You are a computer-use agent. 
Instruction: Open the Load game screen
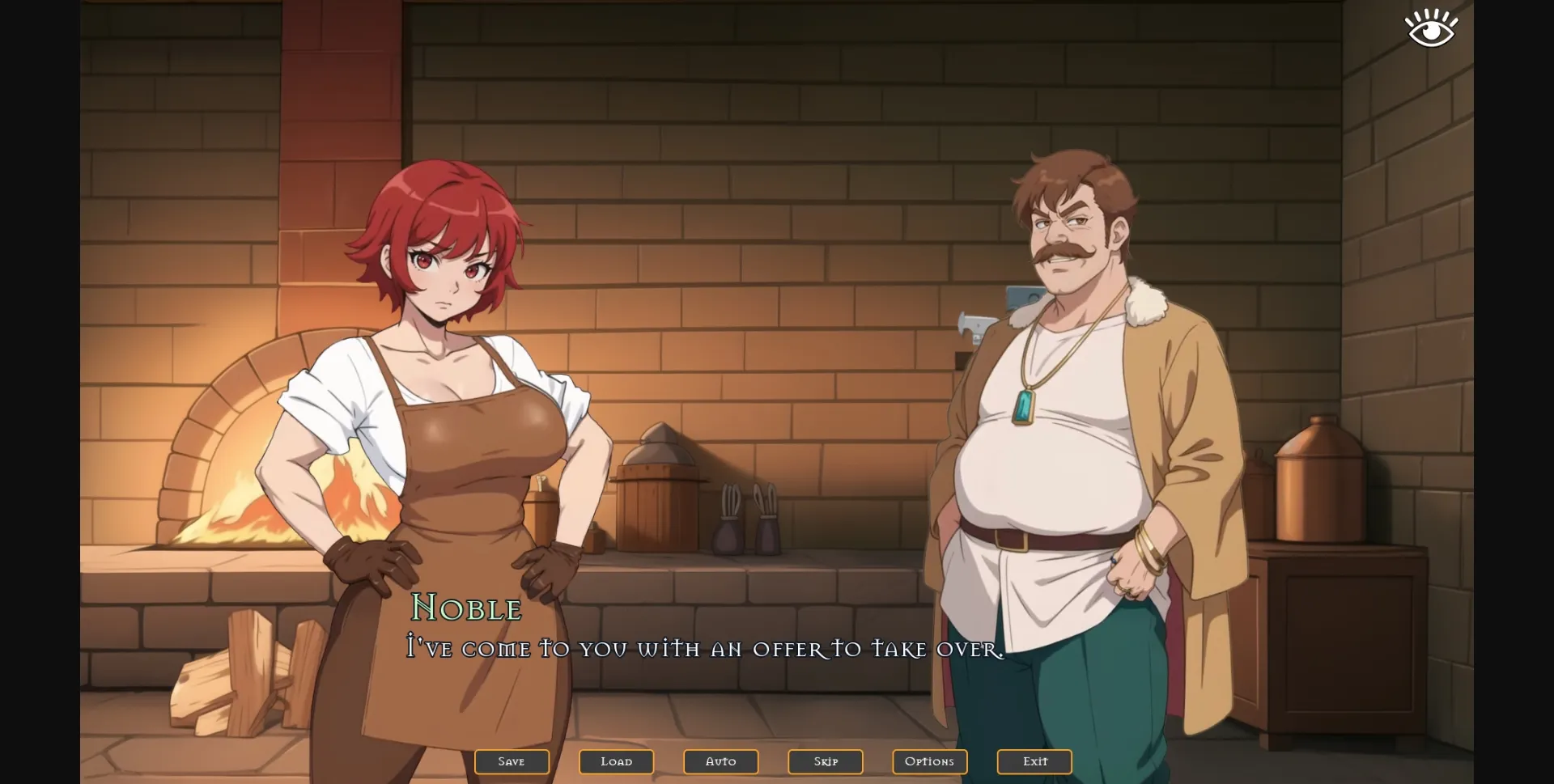coord(616,761)
